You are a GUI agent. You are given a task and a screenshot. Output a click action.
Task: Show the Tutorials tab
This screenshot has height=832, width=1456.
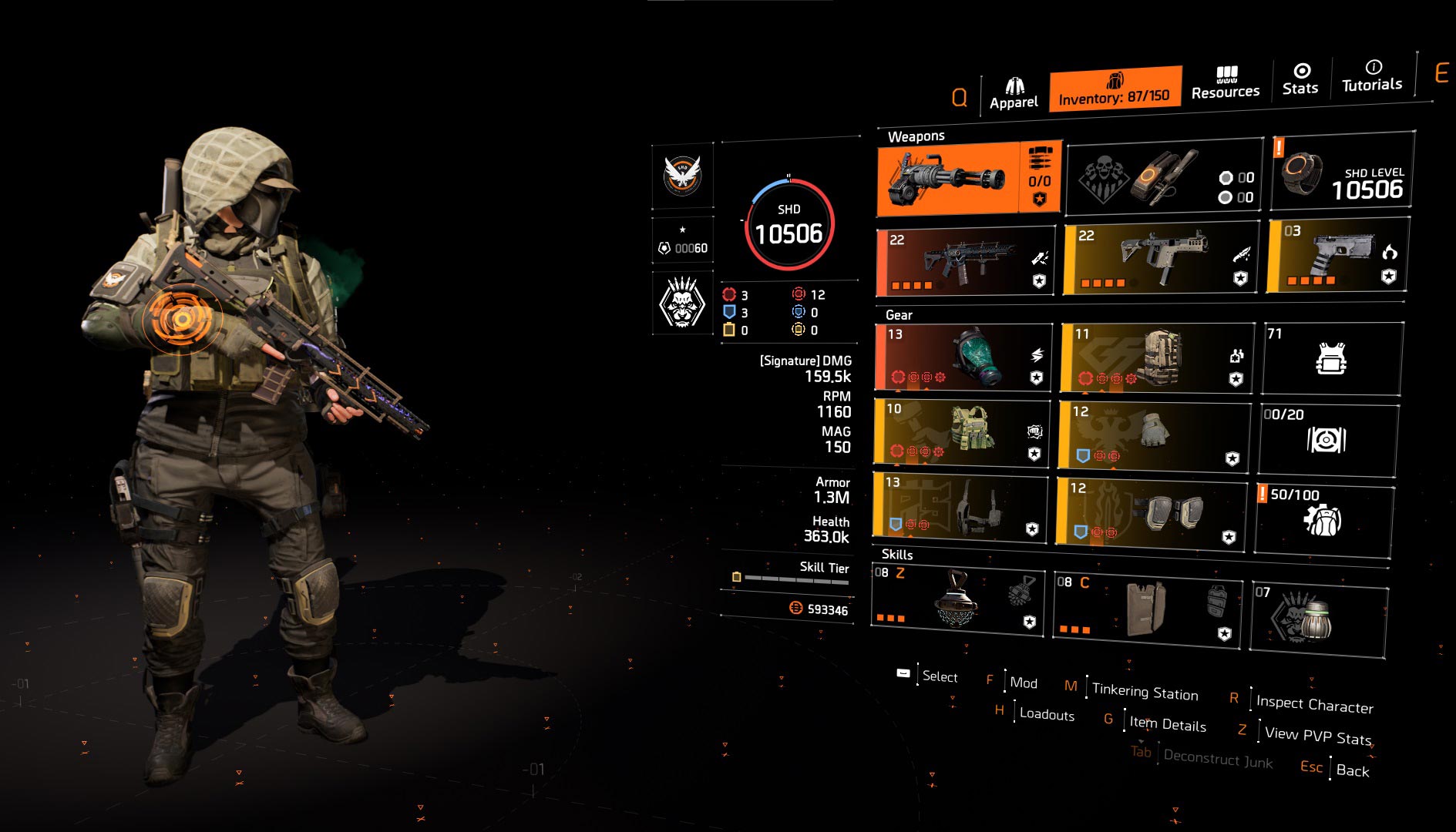[1372, 77]
